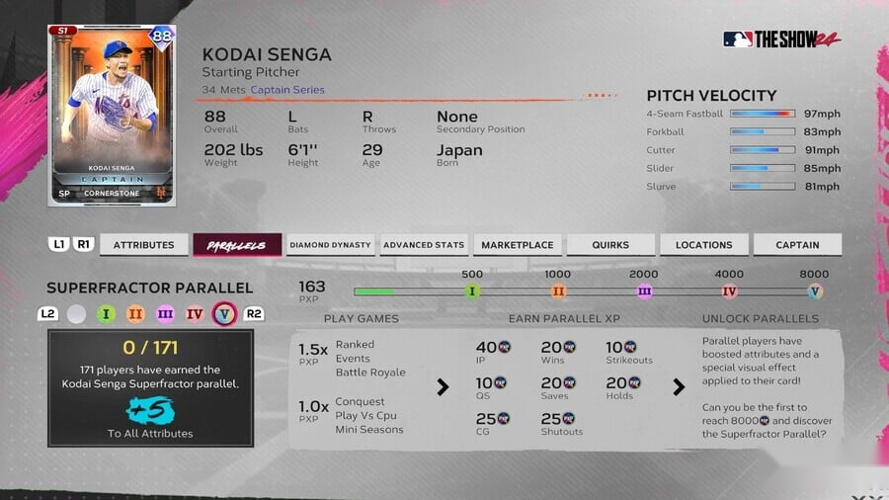889x500 pixels.
Task: Open the Diamond Dynasty tab
Action: point(330,245)
